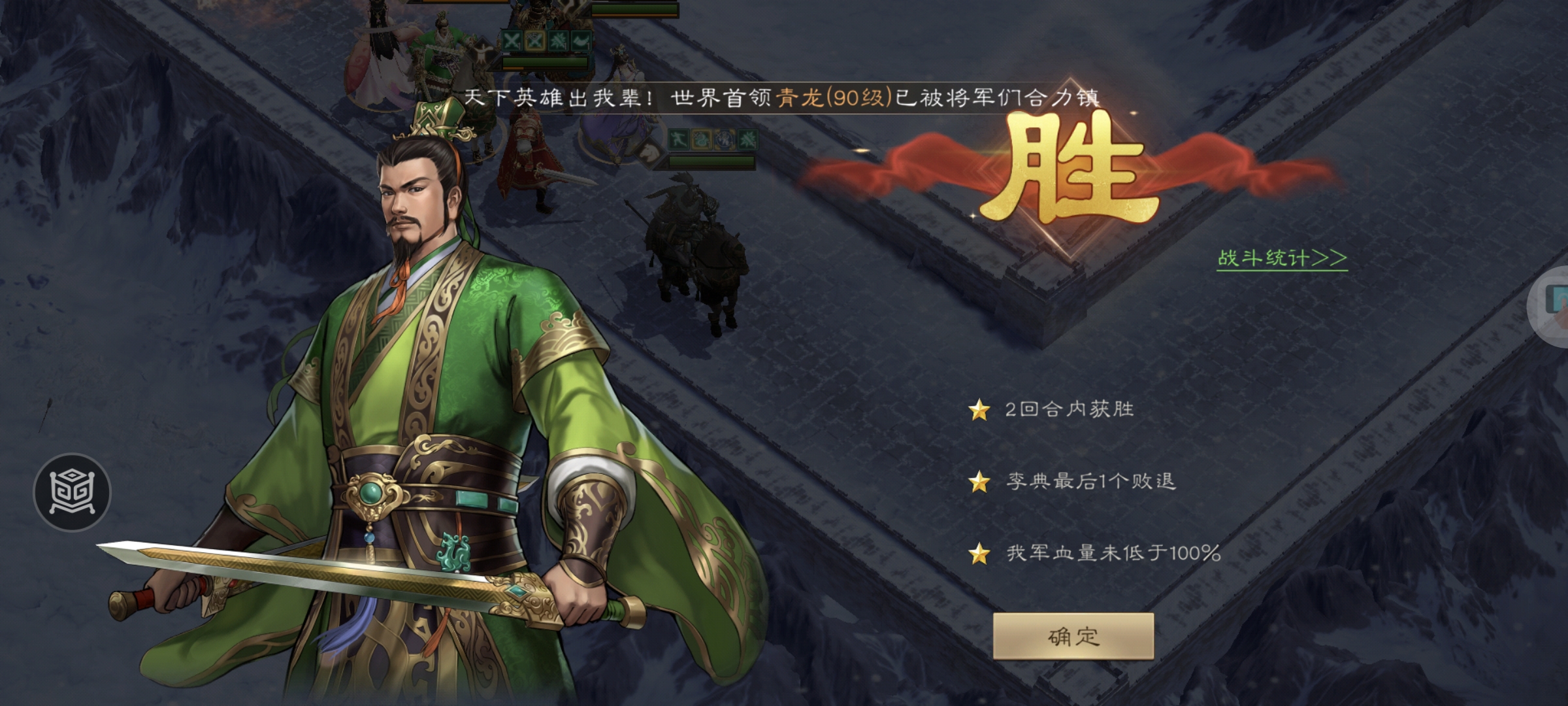Select the shielded-figure x3 buff icon
Screen dimensions: 1568x706
tap(725, 139)
